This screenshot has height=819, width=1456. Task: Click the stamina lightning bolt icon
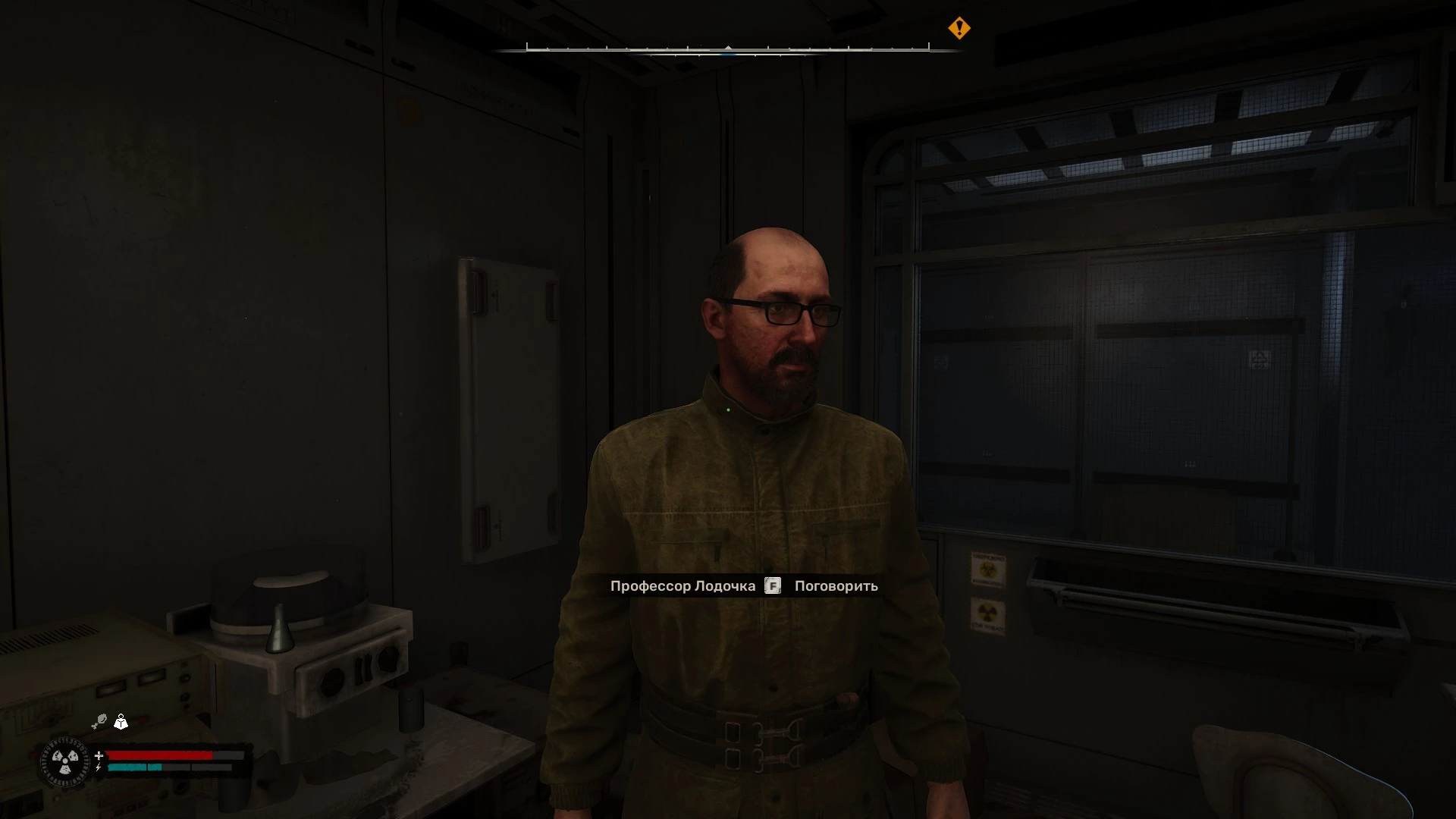point(98,768)
